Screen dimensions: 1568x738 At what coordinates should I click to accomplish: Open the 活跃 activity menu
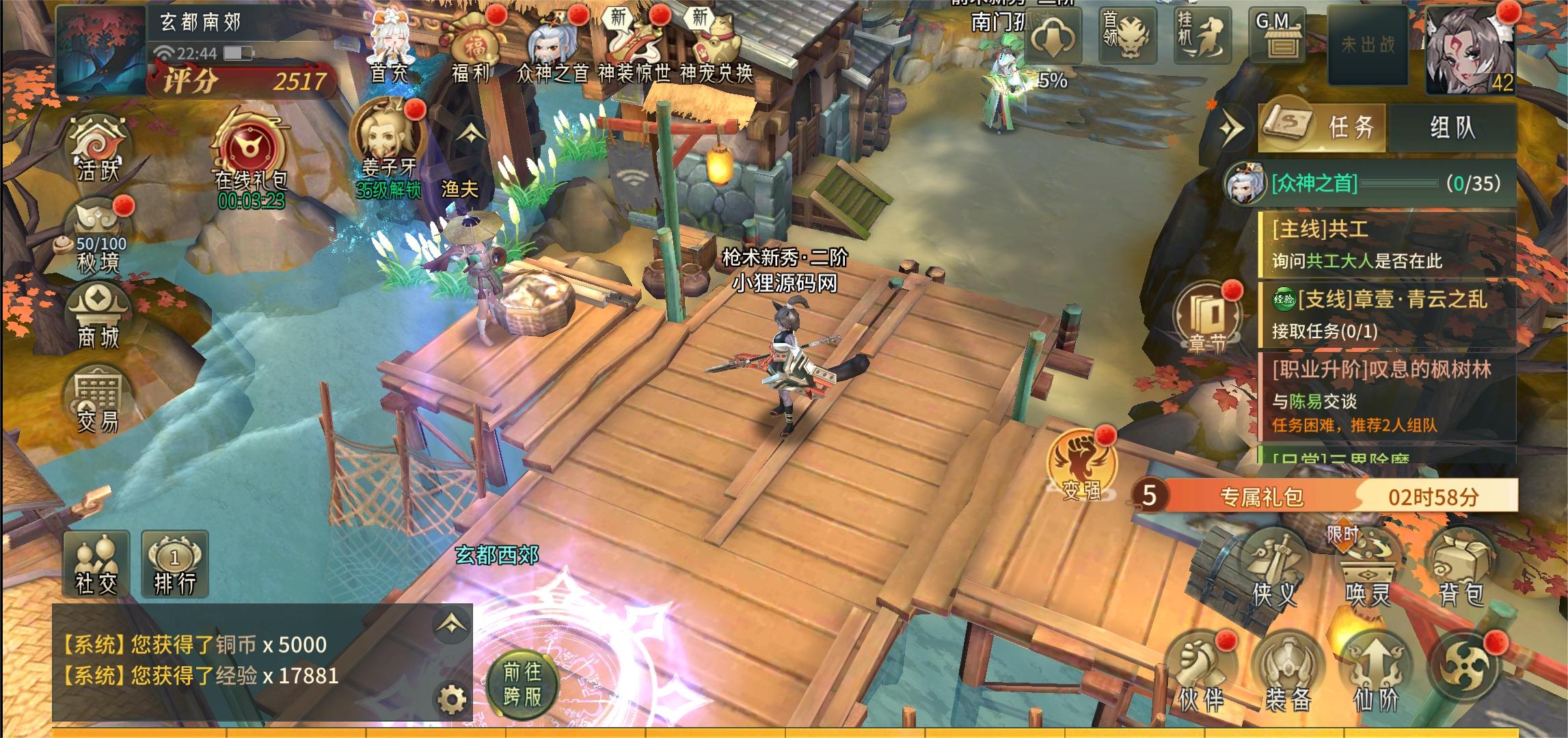point(98,148)
